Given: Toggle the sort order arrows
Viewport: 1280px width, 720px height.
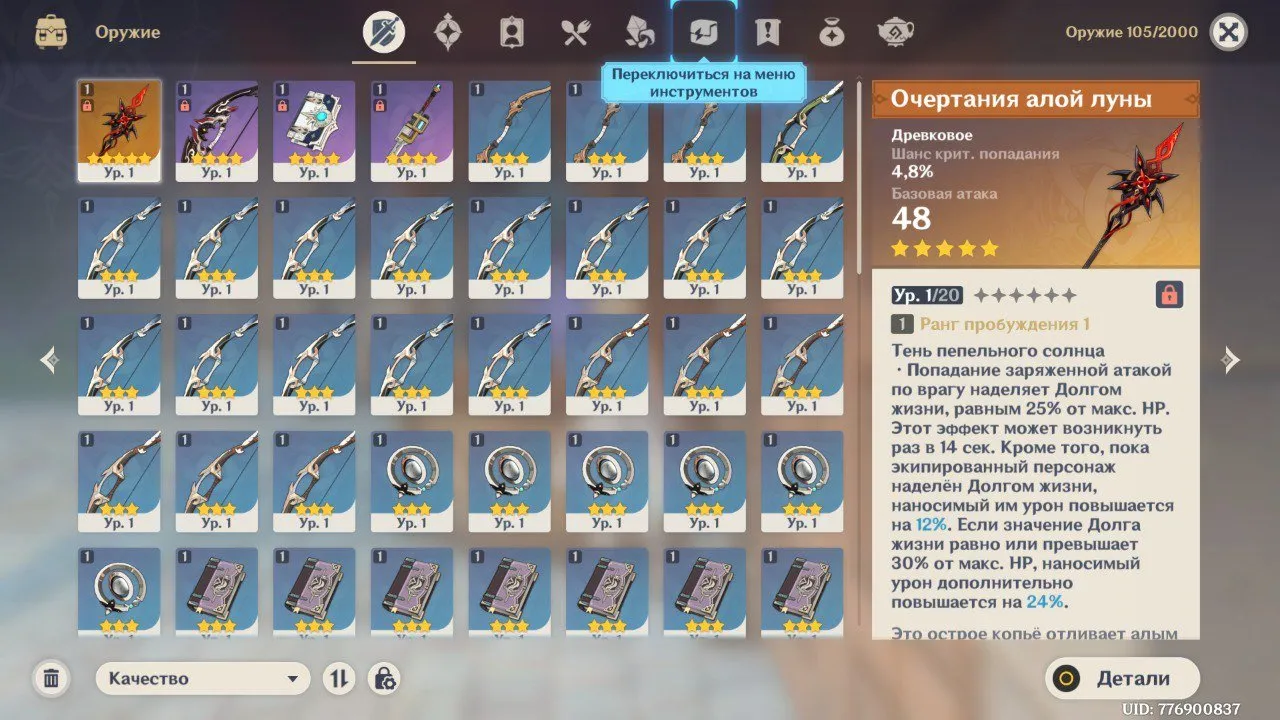Looking at the screenshot, I should pos(338,678).
